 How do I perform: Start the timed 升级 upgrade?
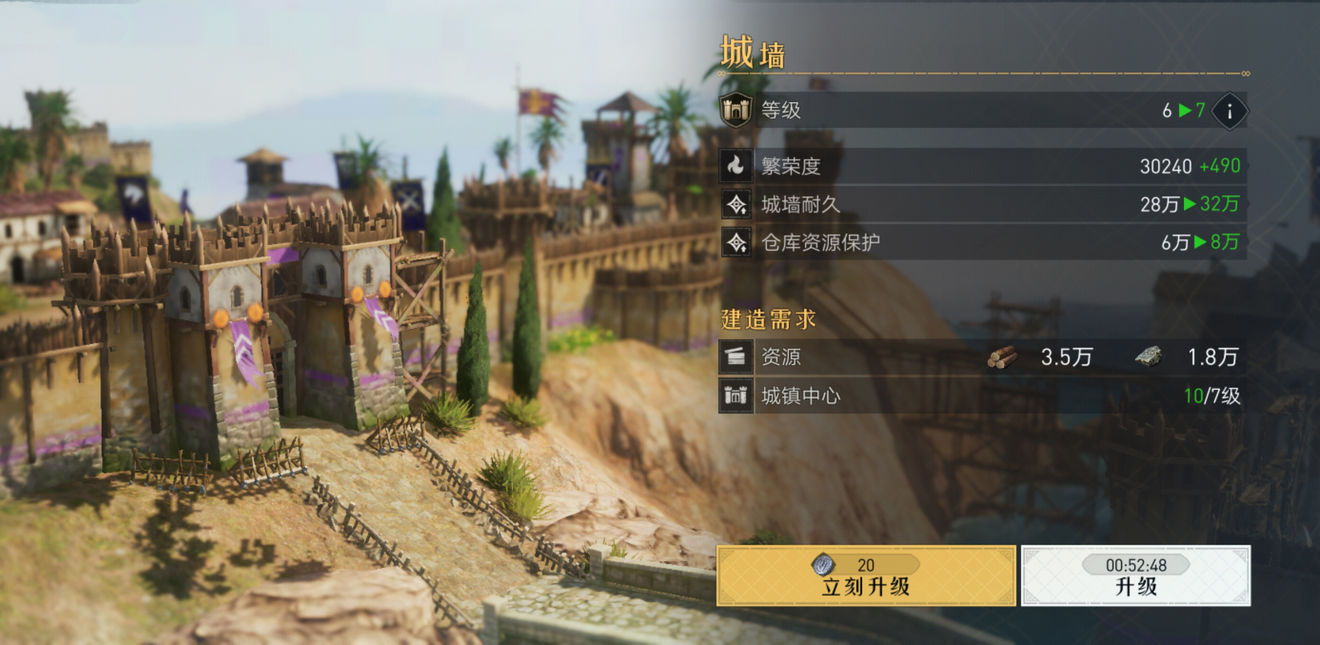click(1135, 576)
